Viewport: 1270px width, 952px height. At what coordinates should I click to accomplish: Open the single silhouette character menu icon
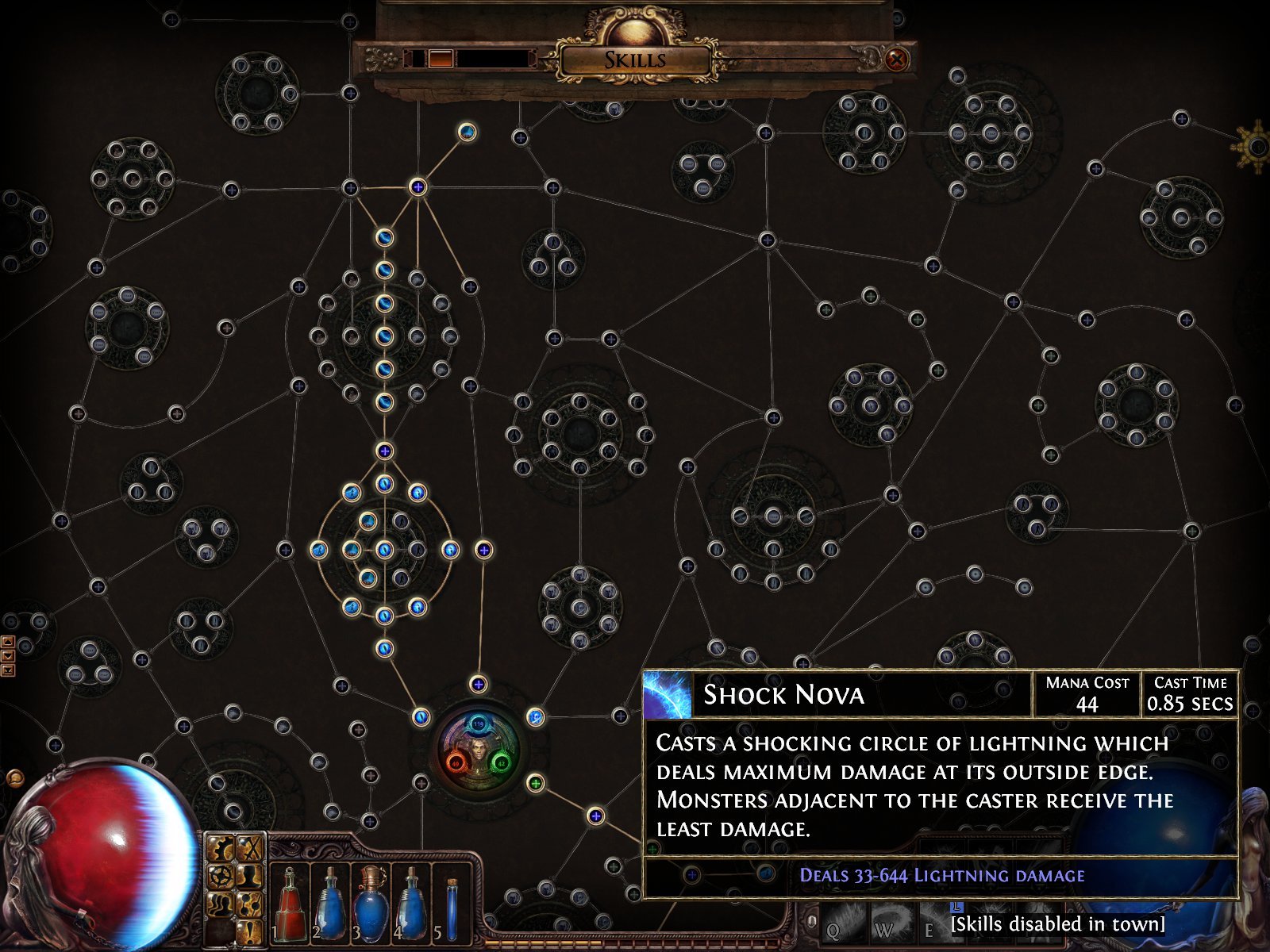click(x=249, y=877)
